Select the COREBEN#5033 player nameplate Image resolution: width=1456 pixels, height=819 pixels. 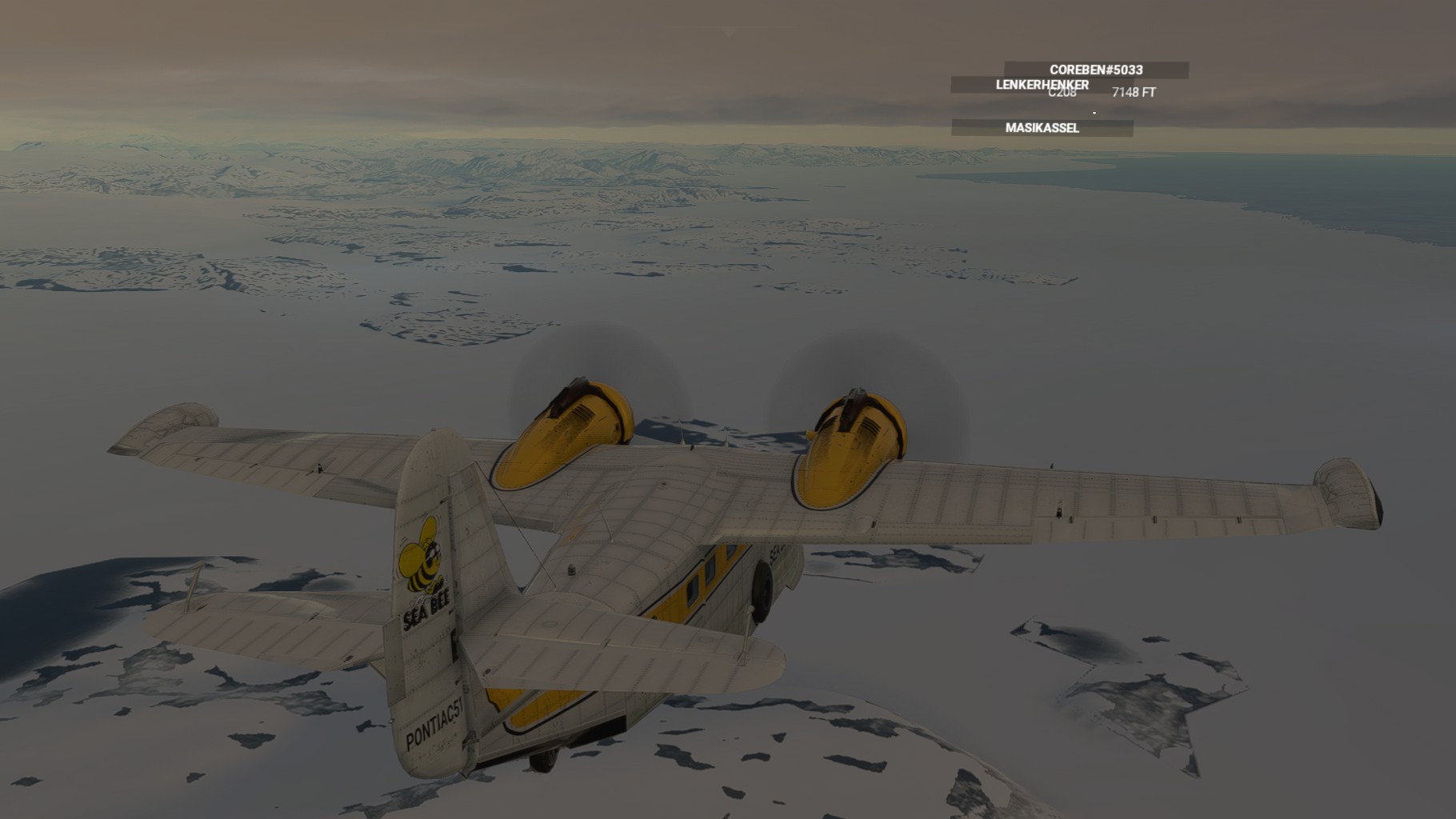[1096, 70]
